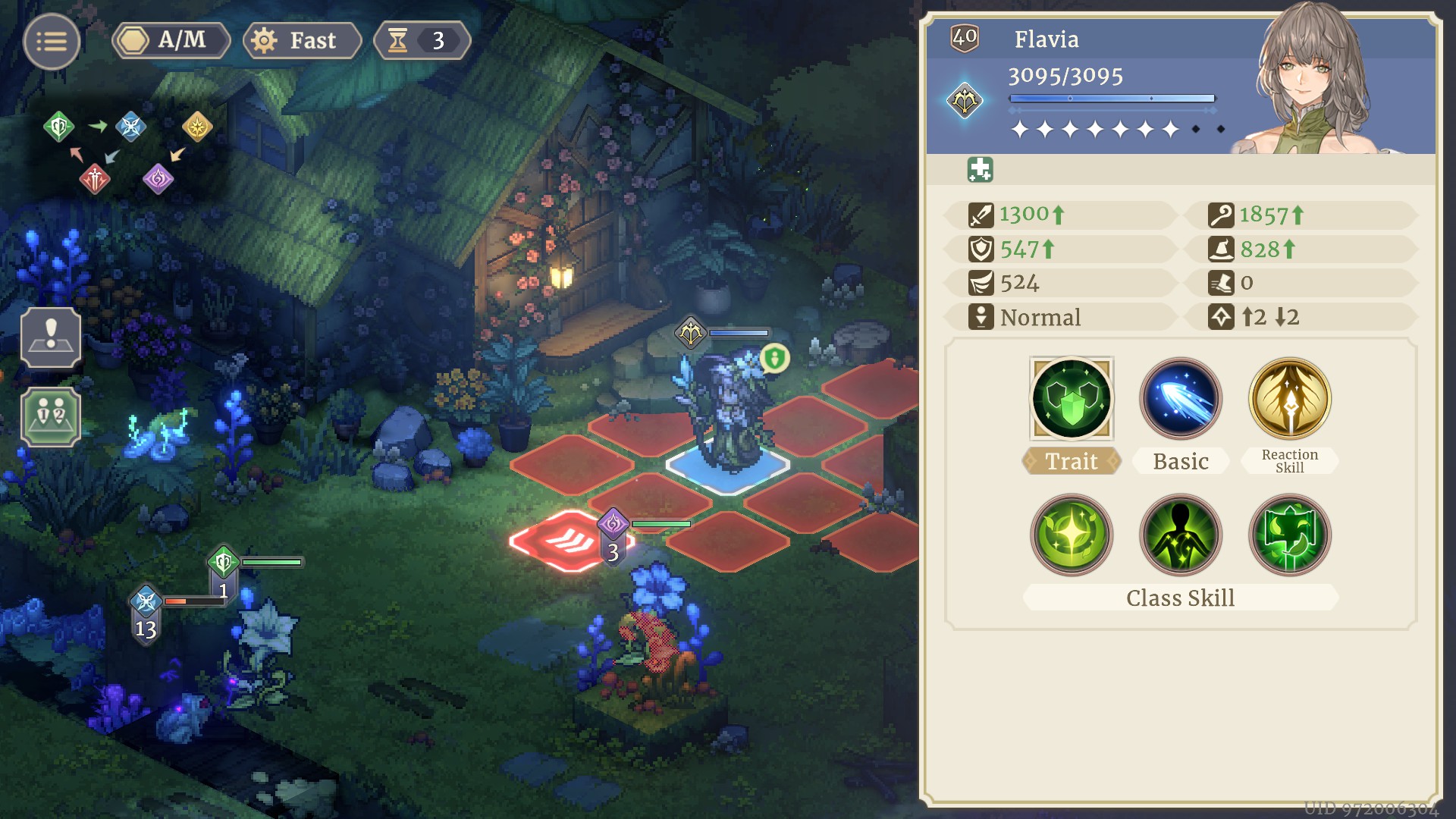This screenshot has width=1456, height=819.
Task: Select the green sparkle class skill
Action: tap(1071, 535)
